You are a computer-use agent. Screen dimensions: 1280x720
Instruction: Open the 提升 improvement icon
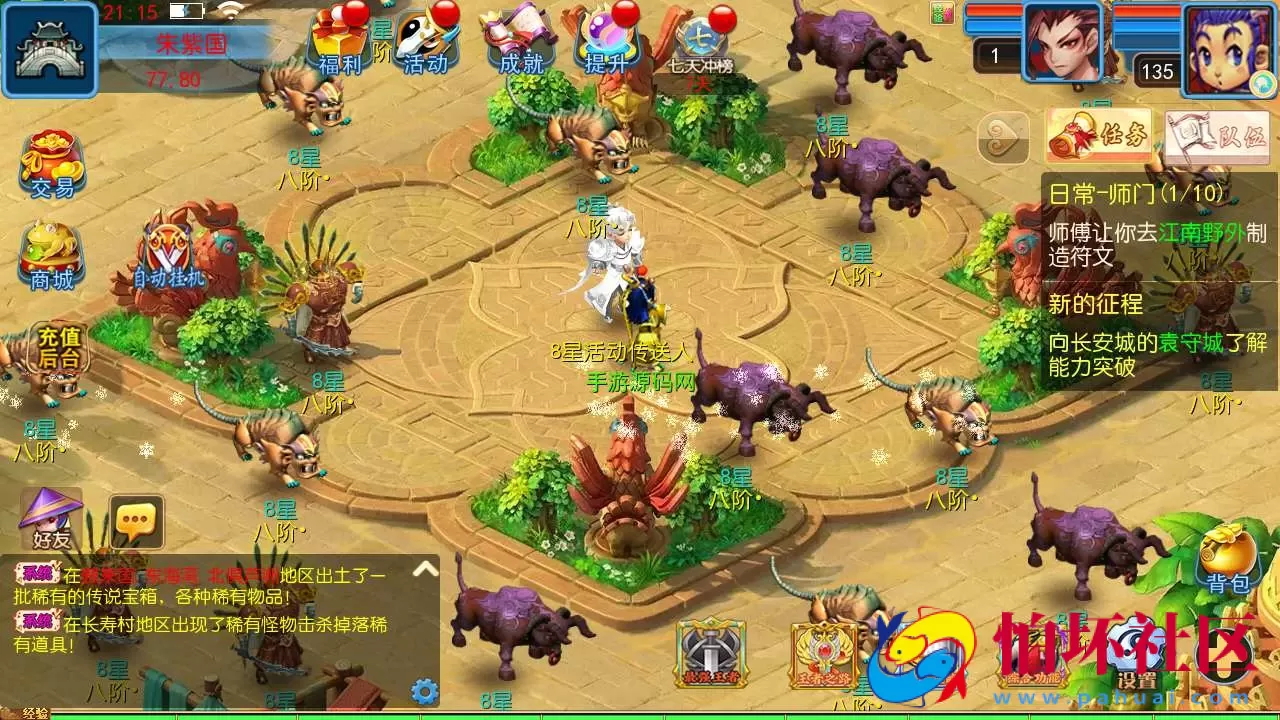point(607,45)
